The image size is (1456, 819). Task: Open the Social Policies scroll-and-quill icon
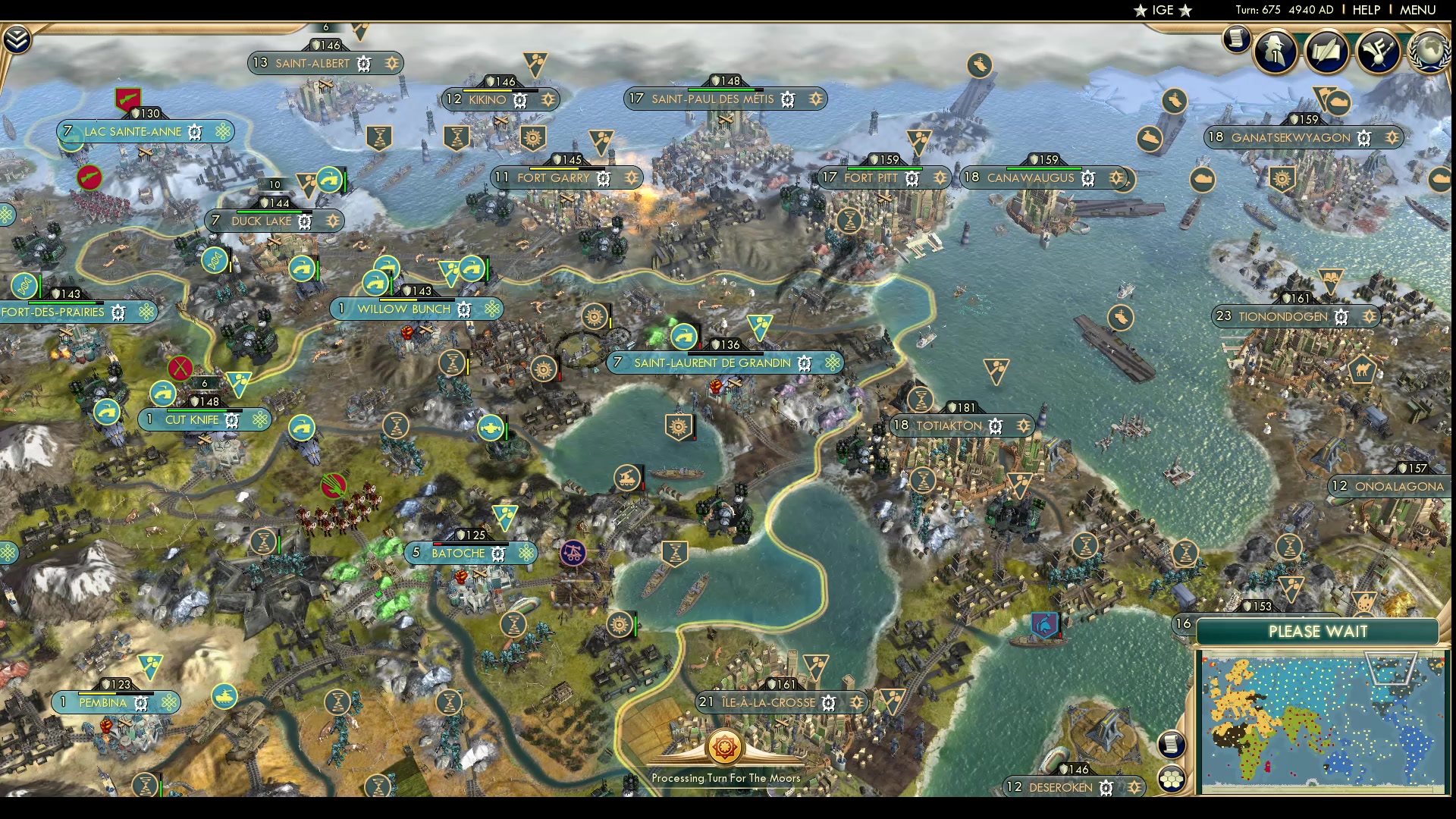click(1327, 52)
